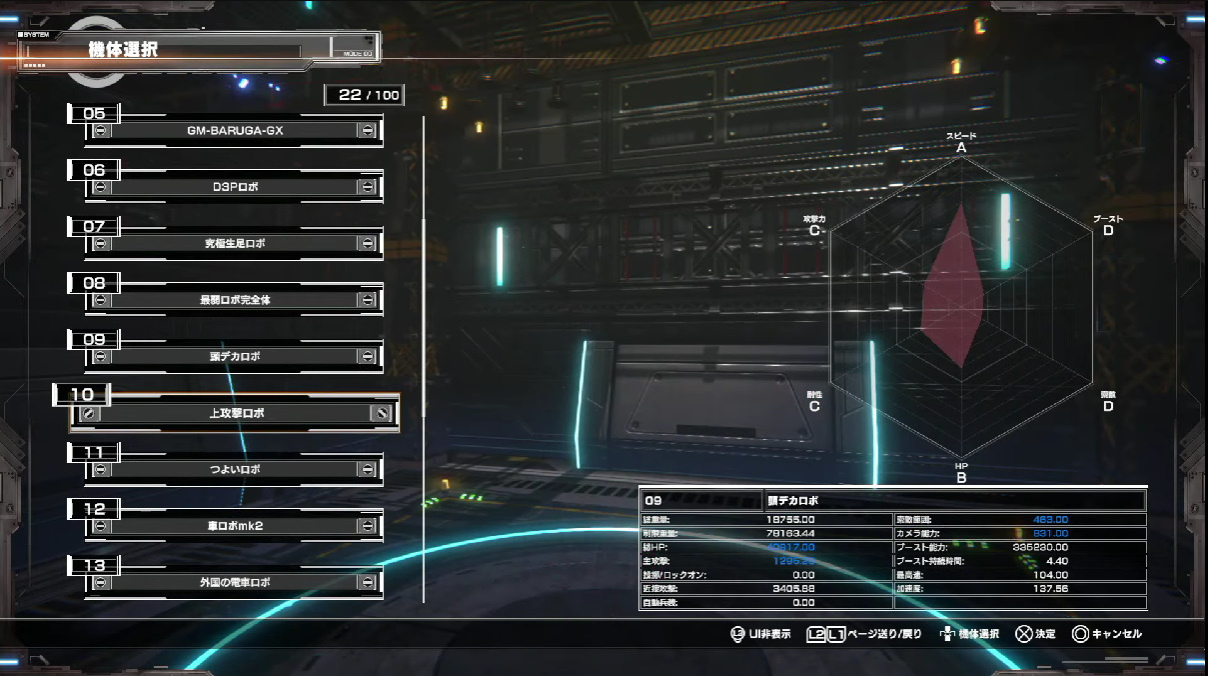
Task: Choose highlighted mech 10 上攻撃ロボ
Action: [x=235, y=413]
